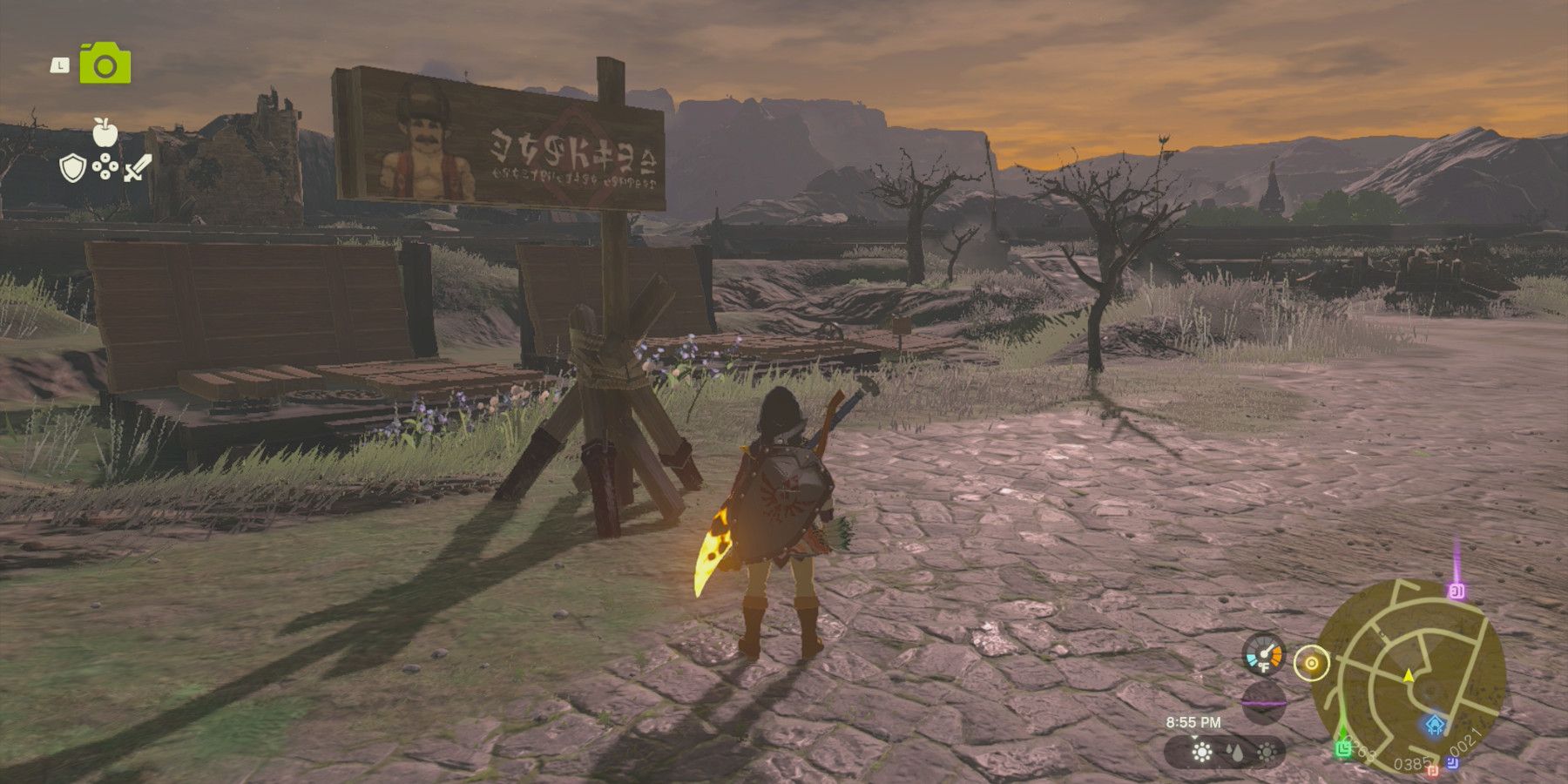Select the yellow player arrow on the minimap

tap(1409, 677)
